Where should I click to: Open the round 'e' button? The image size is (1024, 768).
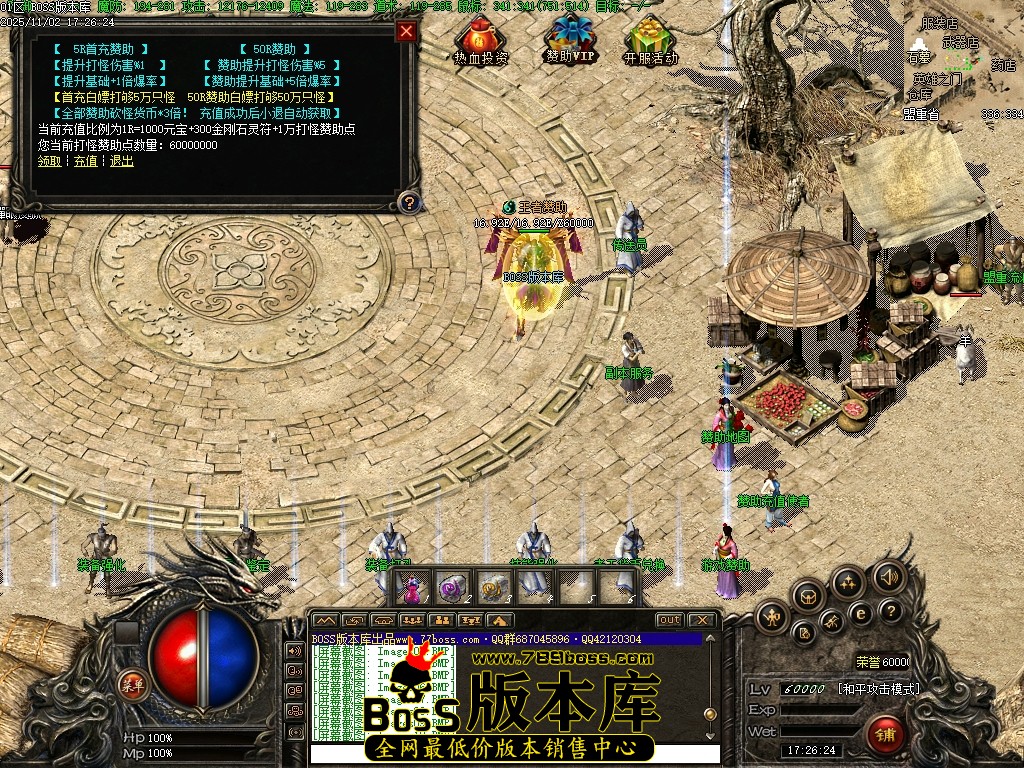pos(860,614)
